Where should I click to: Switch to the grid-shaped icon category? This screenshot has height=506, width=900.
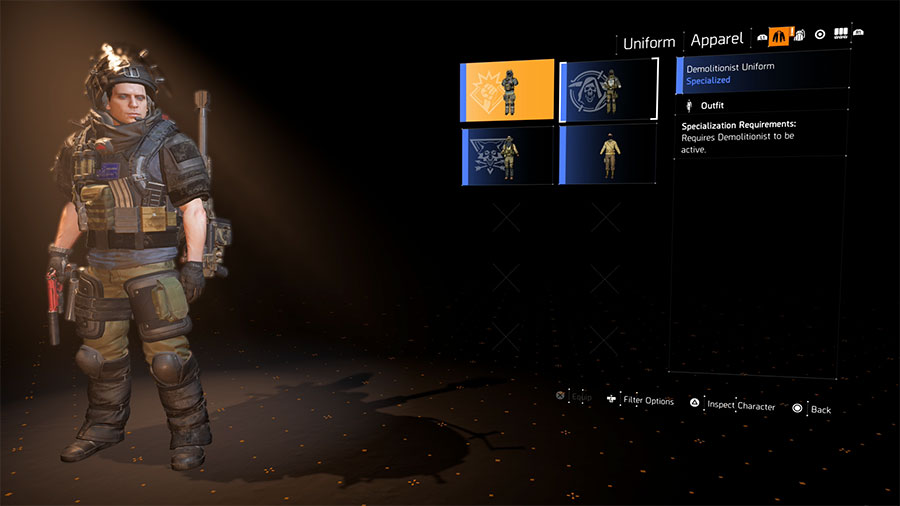[841, 34]
